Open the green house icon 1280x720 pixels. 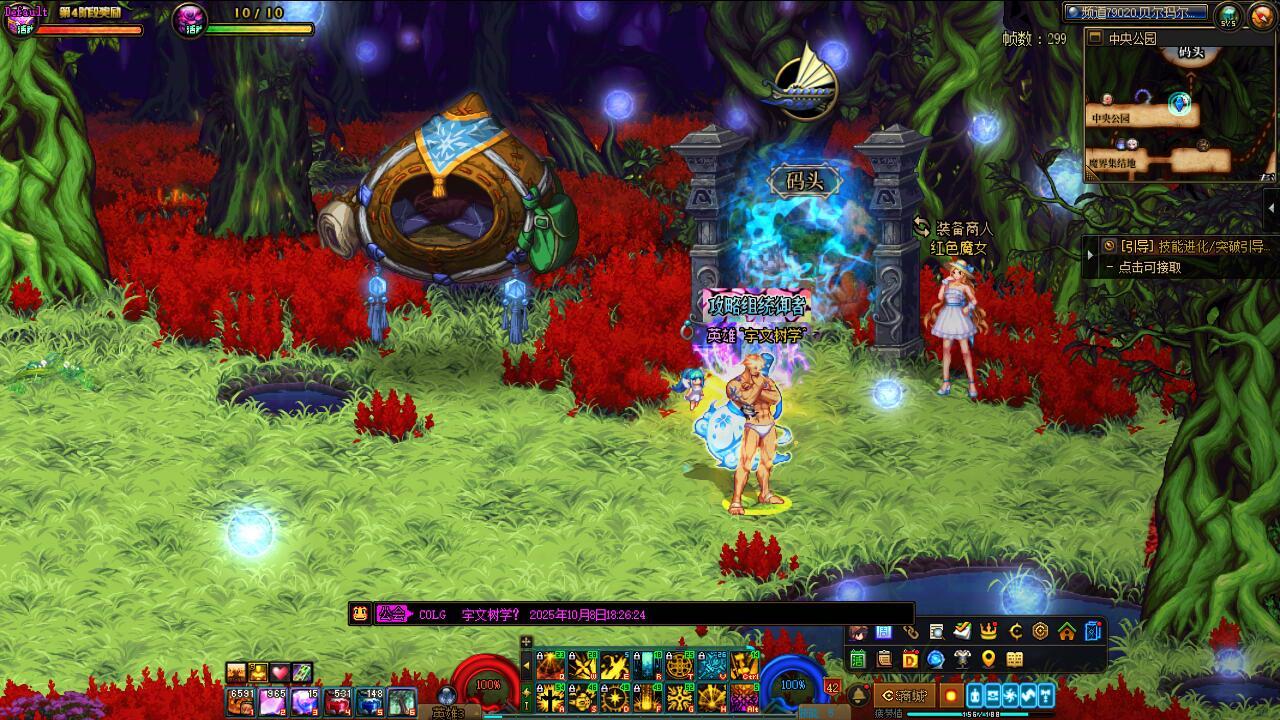[x=1067, y=631]
